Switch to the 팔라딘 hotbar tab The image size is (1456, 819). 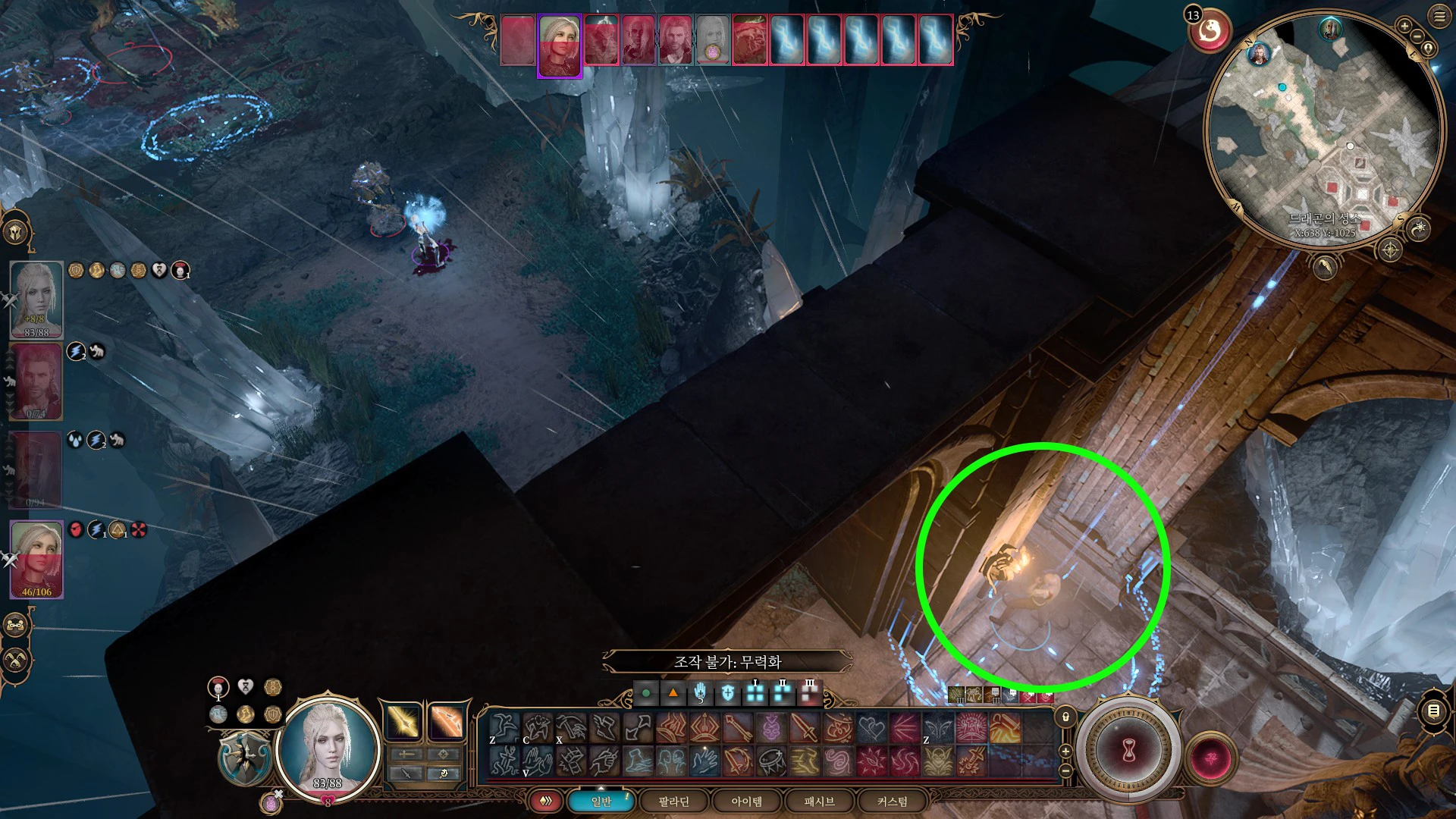click(673, 802)
